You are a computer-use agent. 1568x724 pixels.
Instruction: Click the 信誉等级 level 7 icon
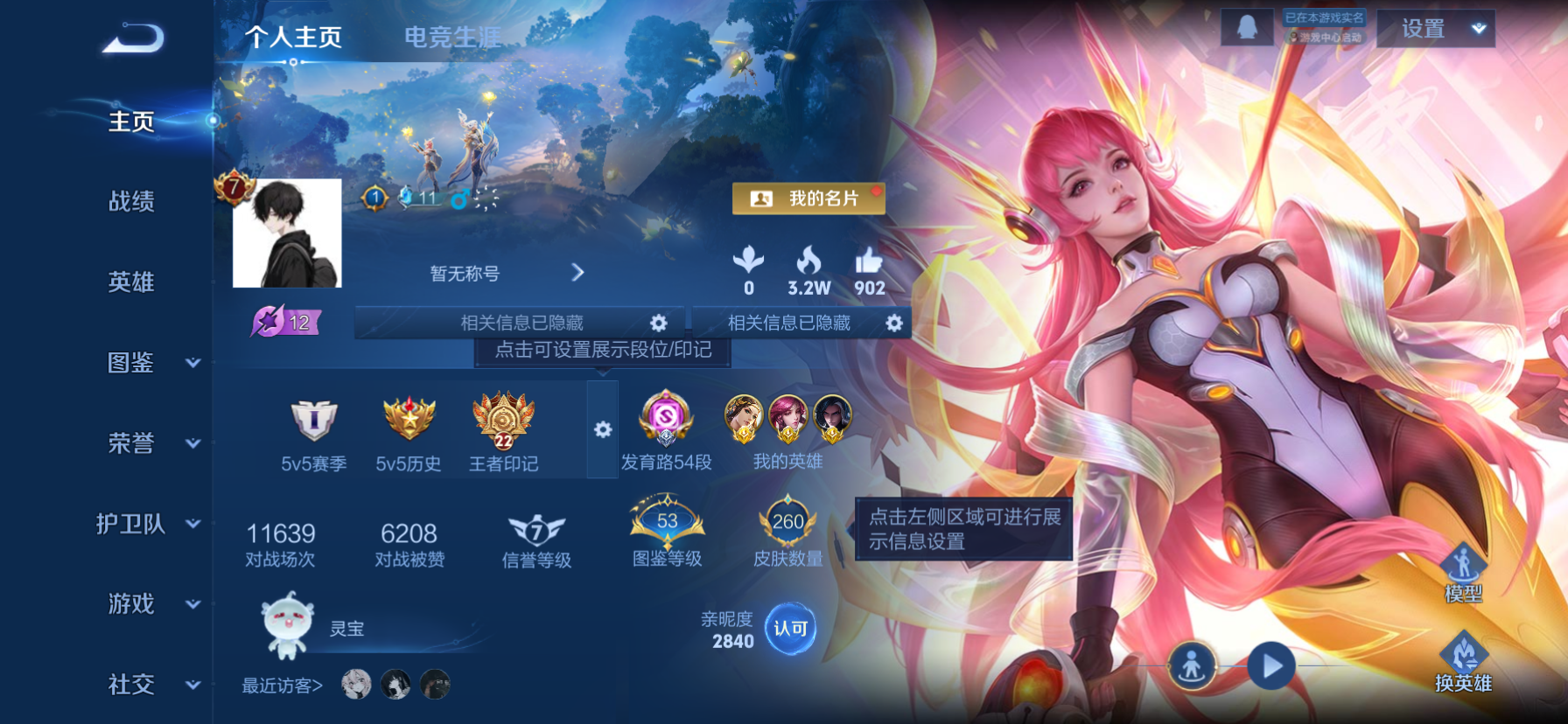(x=537, y=528)
